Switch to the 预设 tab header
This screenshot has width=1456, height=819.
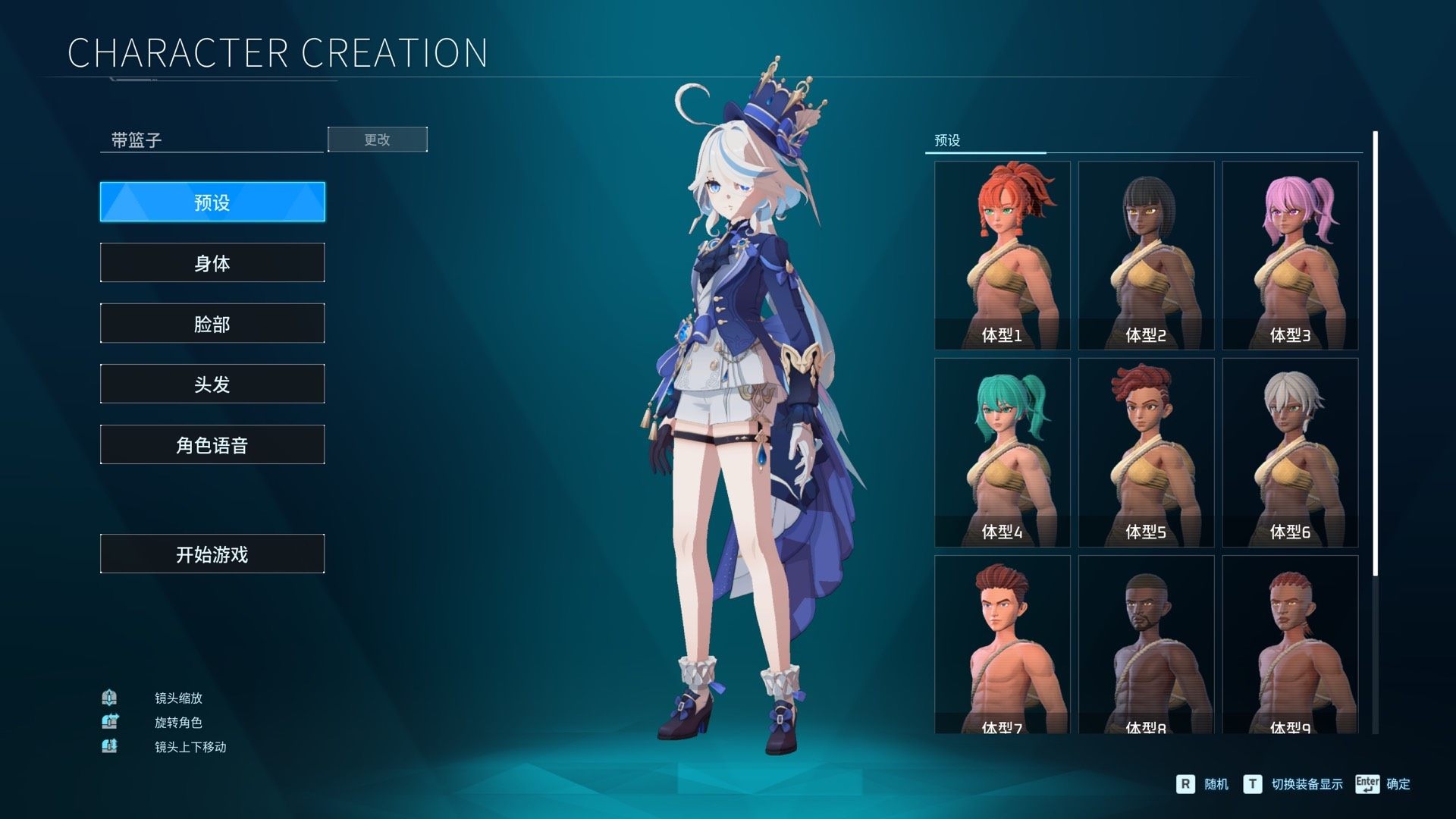[x=948, y=140]
